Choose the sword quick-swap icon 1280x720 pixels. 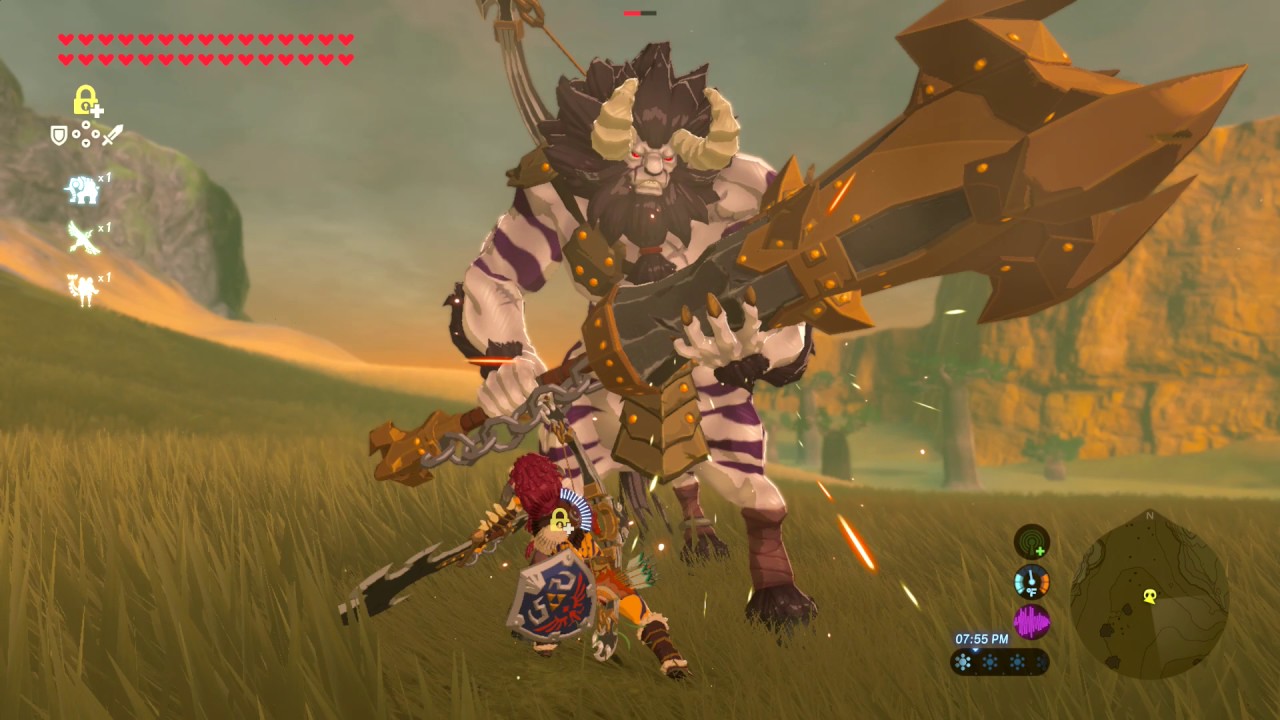tap(112, 134)
